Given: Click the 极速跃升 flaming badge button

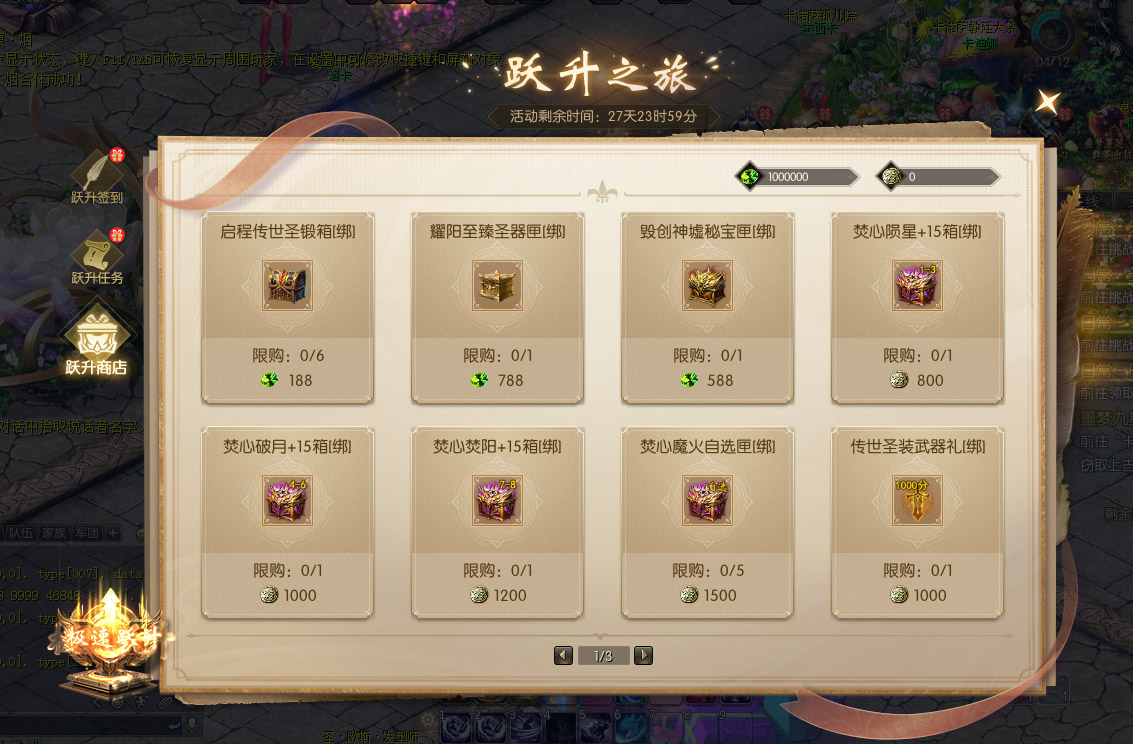Looking at the screenshot, I should [110, 638].
